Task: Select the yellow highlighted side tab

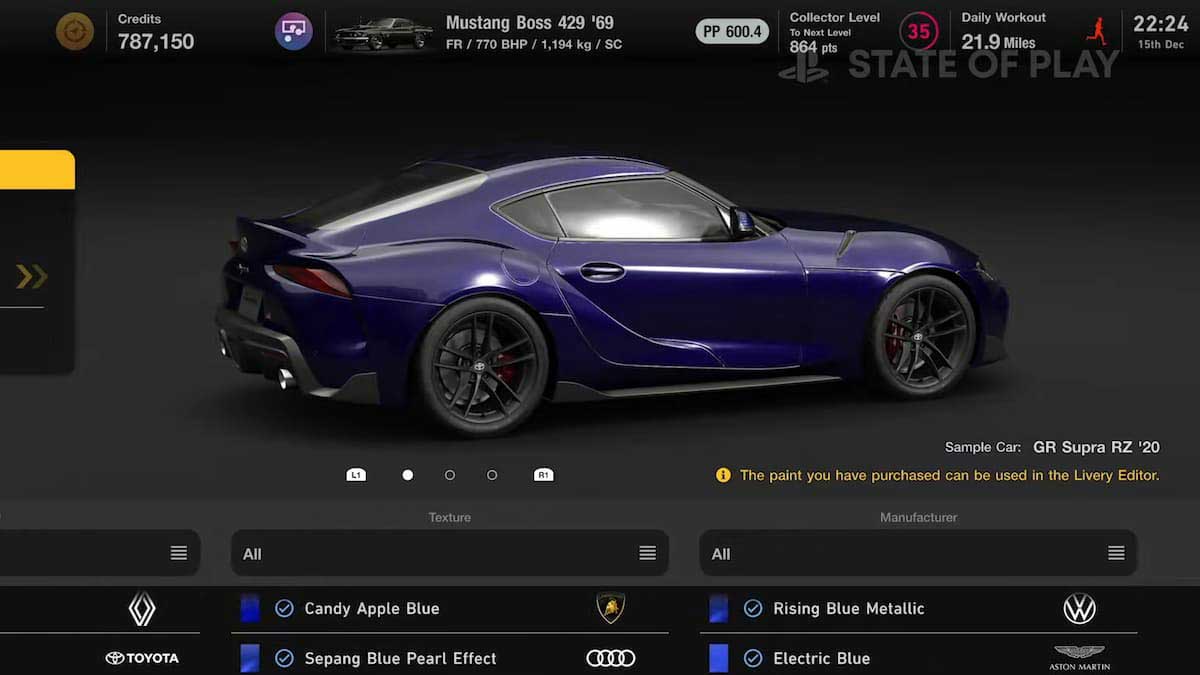Action: tap(37, 170)
